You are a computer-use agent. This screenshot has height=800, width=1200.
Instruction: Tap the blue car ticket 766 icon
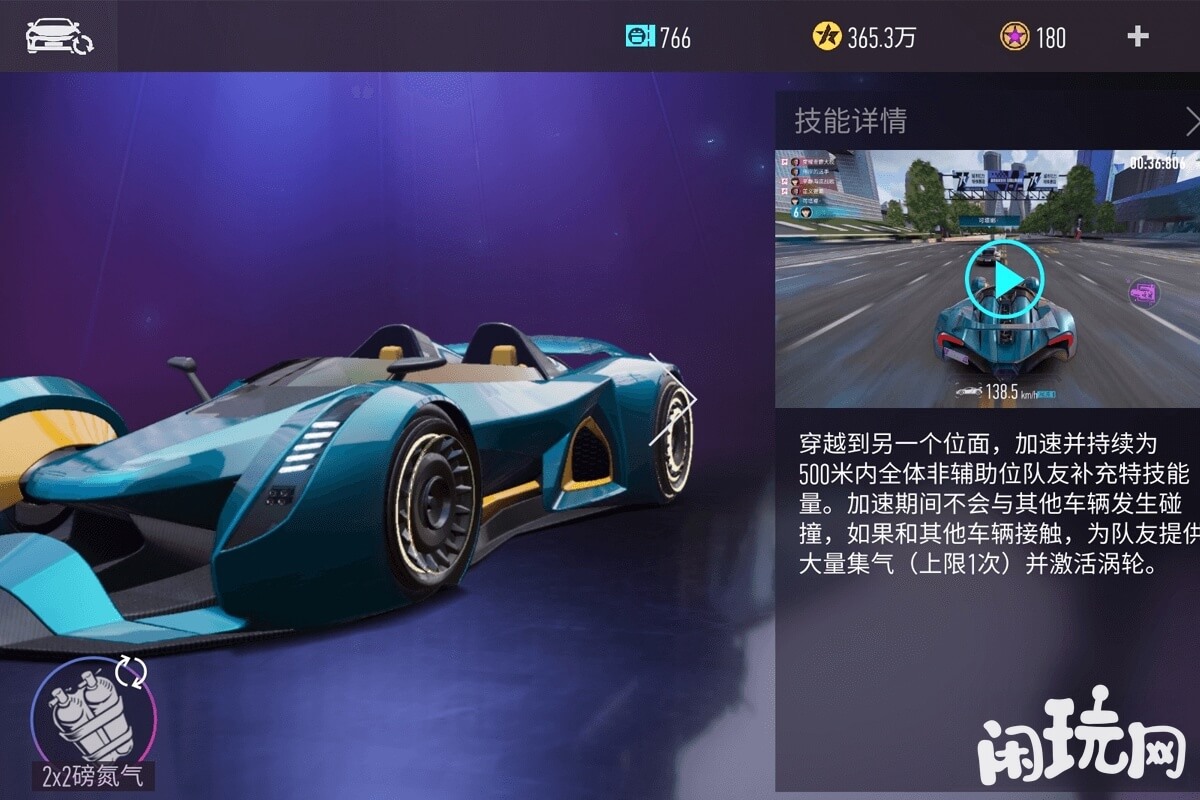[639, 37]
